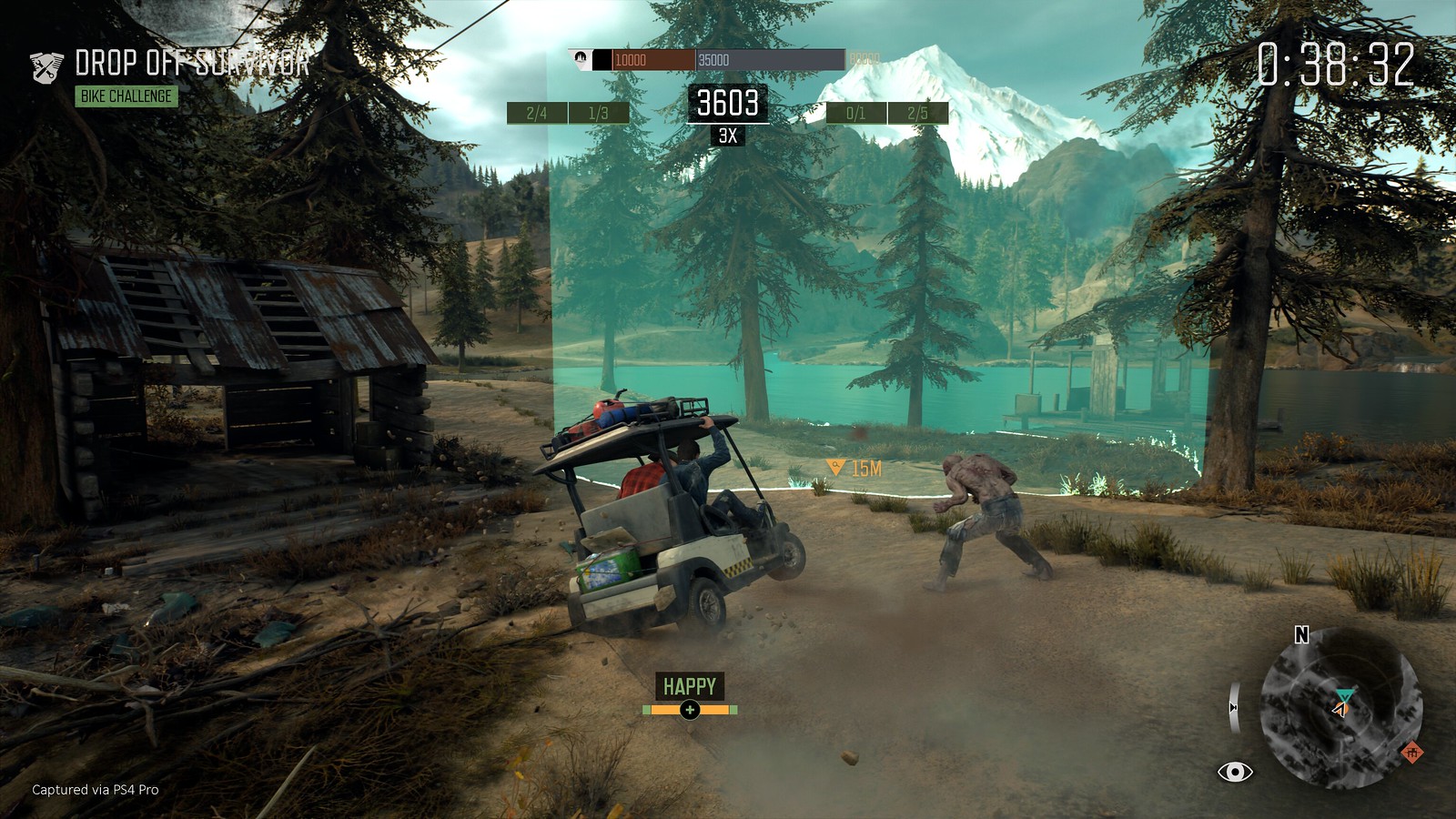Select the magnifying glass icon above the survivor

point(835,464)
